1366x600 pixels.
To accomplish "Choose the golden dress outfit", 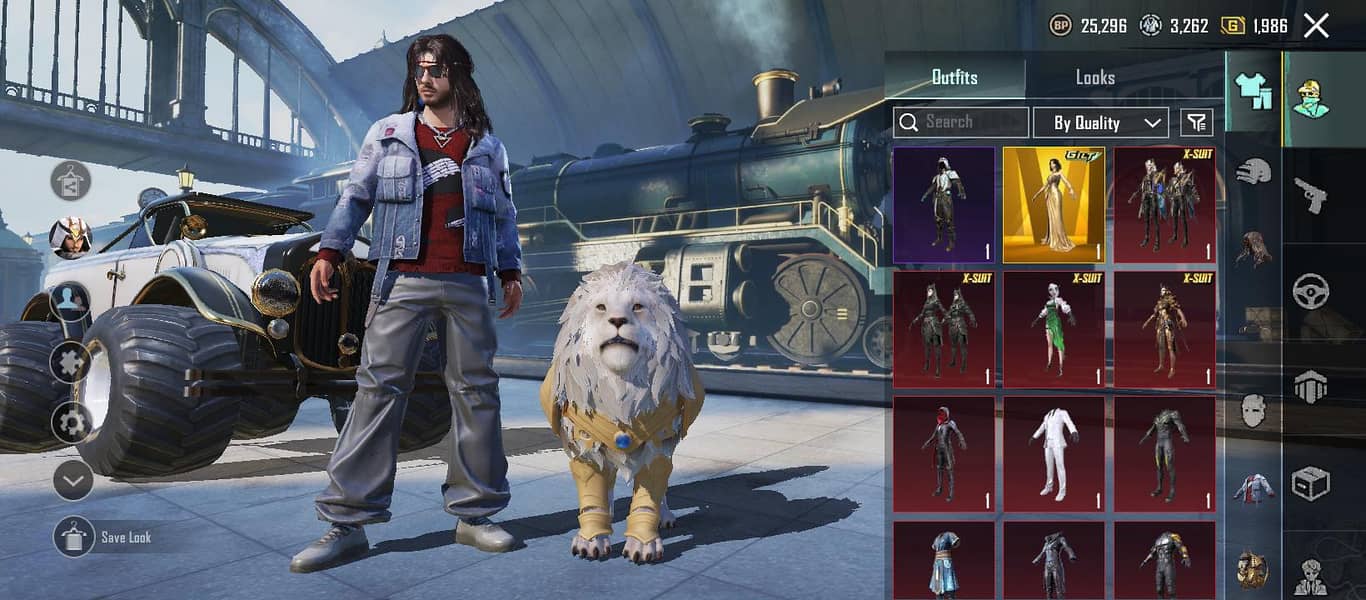I will point(1054,205).
